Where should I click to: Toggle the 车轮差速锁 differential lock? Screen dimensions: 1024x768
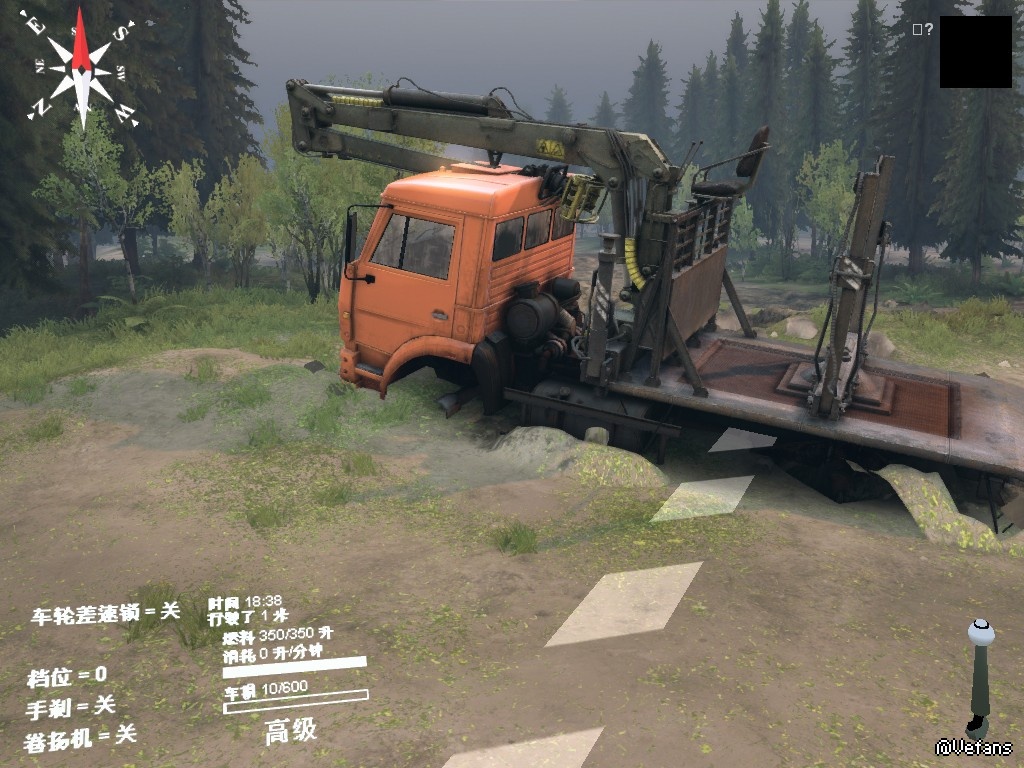point(105,613)
